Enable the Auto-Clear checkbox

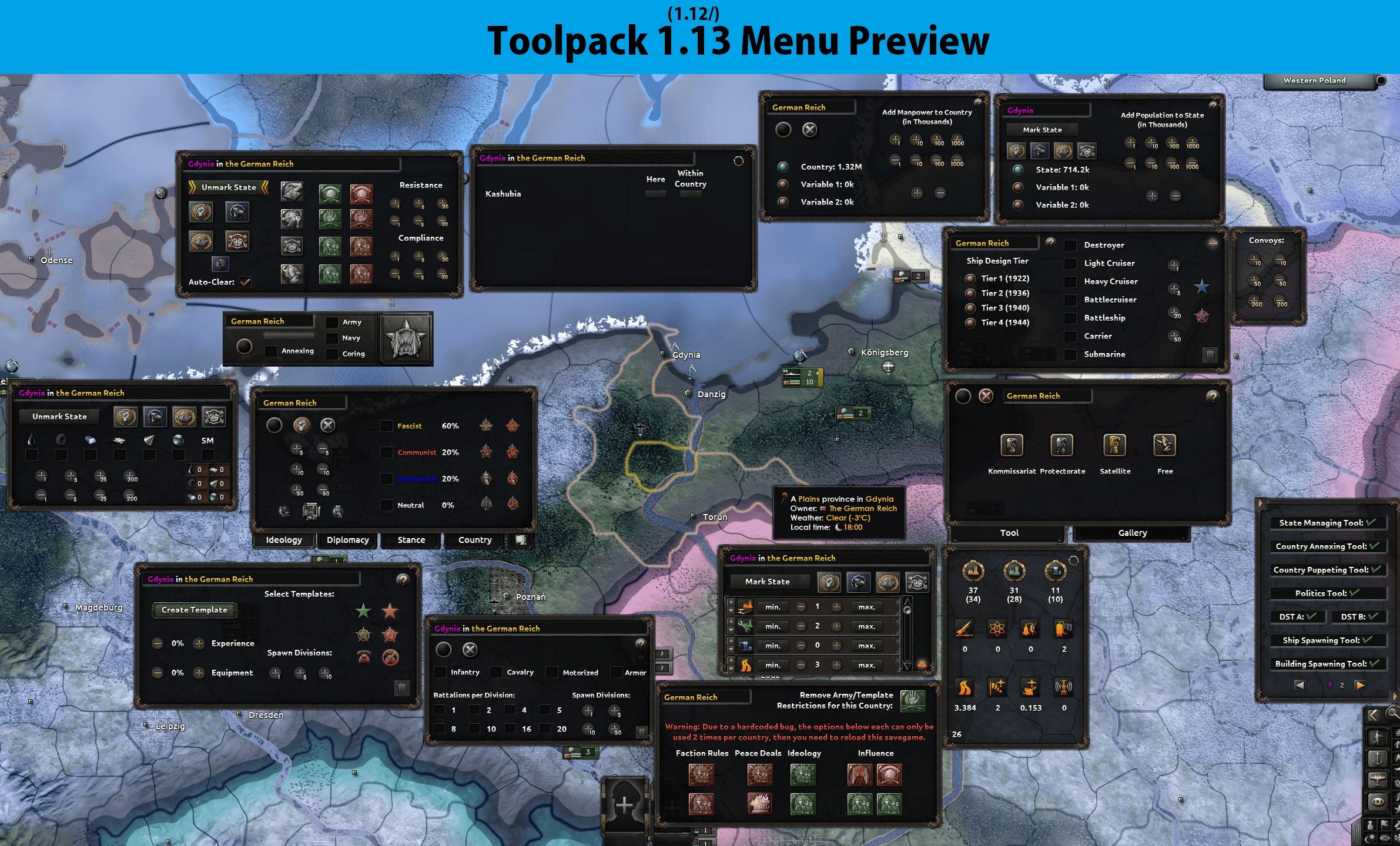pos(246,281)
